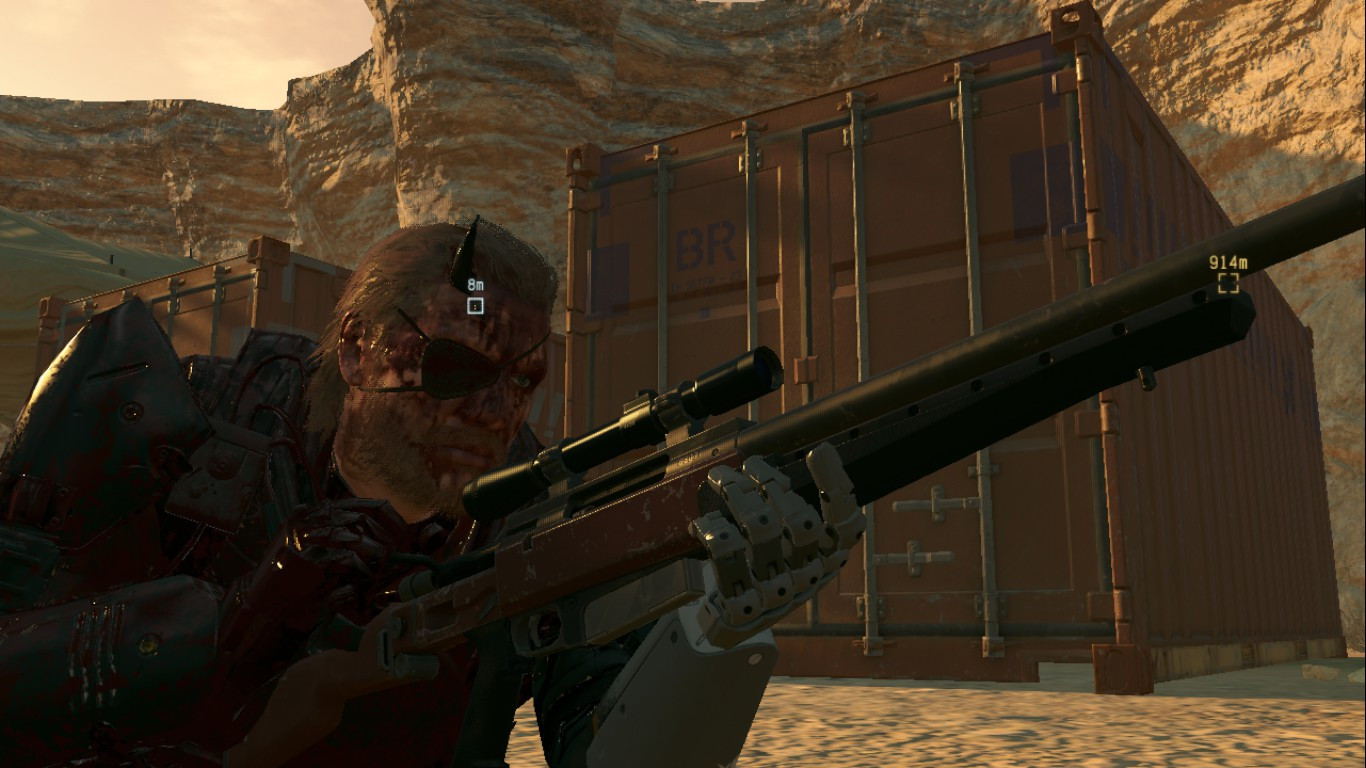
Task: Click the '8' digit of the nearby marker
Action: click(470, 284)
